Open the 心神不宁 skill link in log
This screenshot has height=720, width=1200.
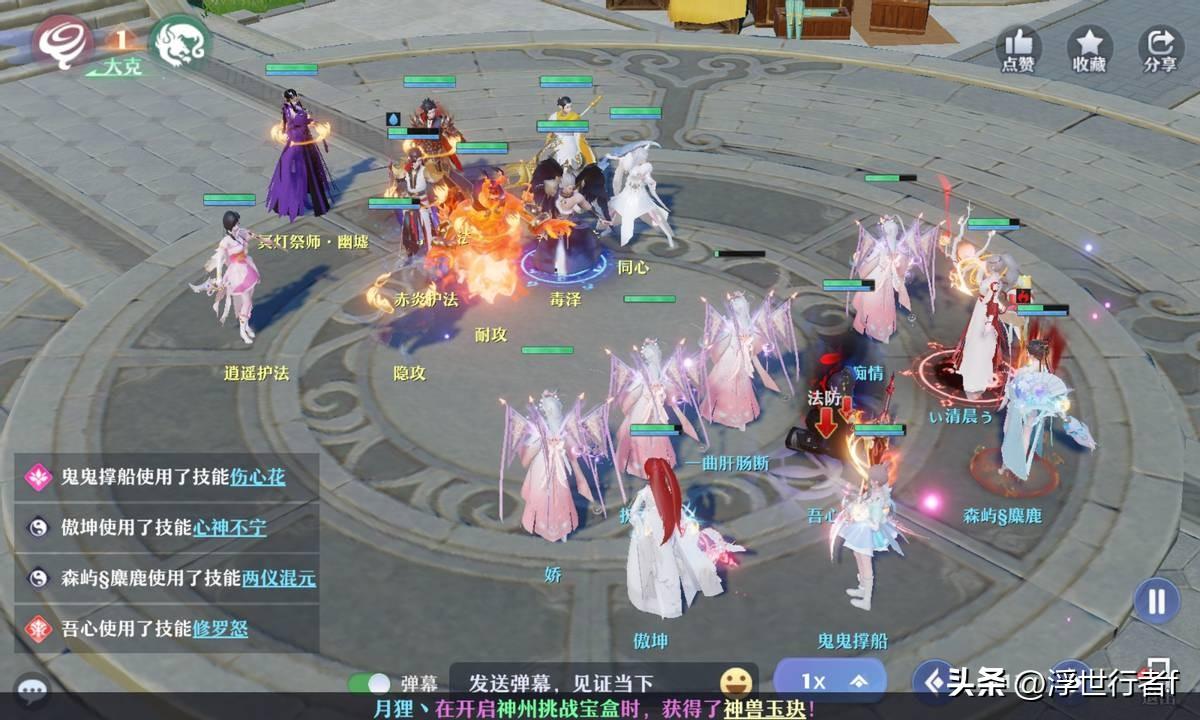[x=230, y=527]
